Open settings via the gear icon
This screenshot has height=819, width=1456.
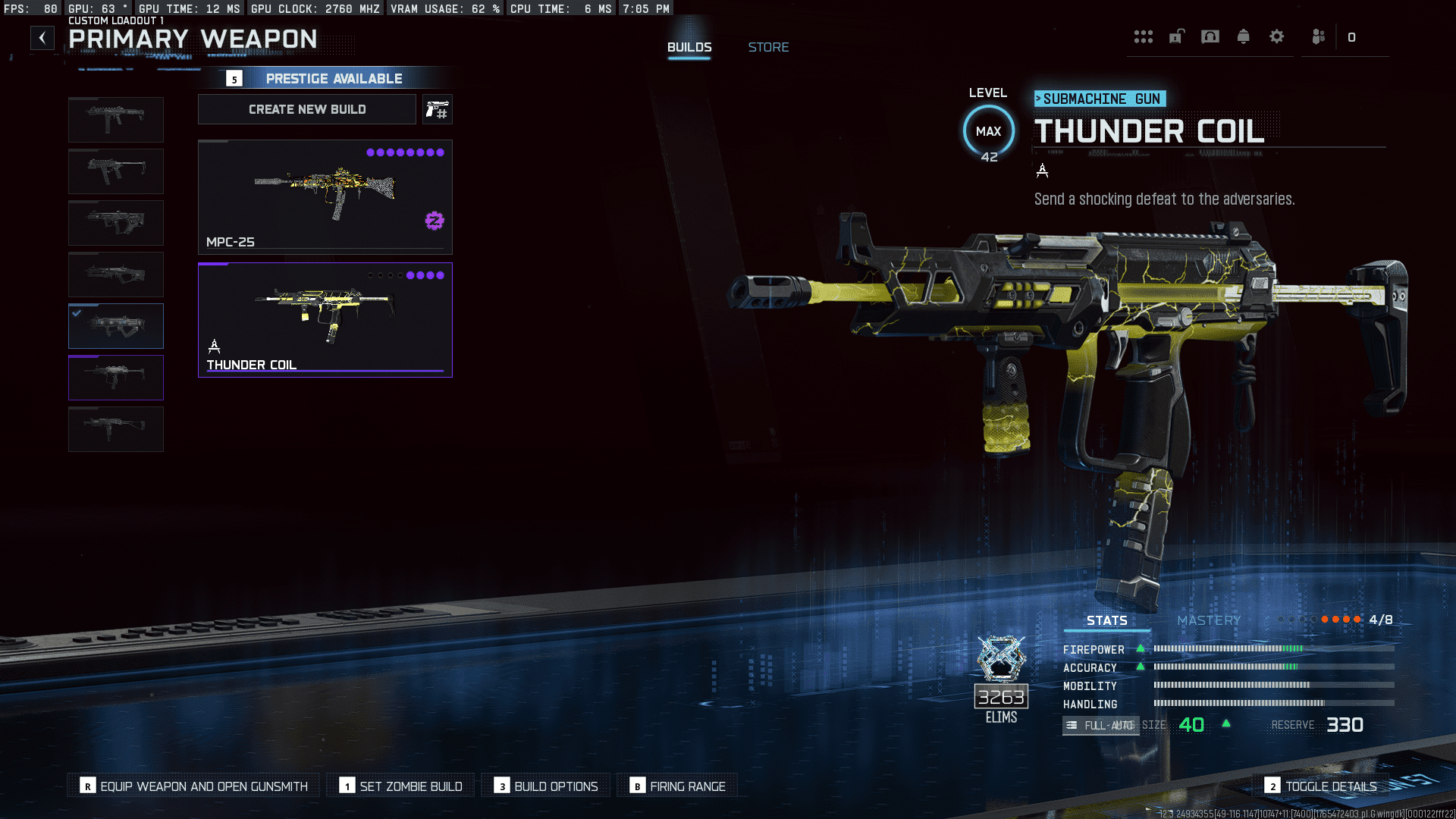tap(1277, 37)
